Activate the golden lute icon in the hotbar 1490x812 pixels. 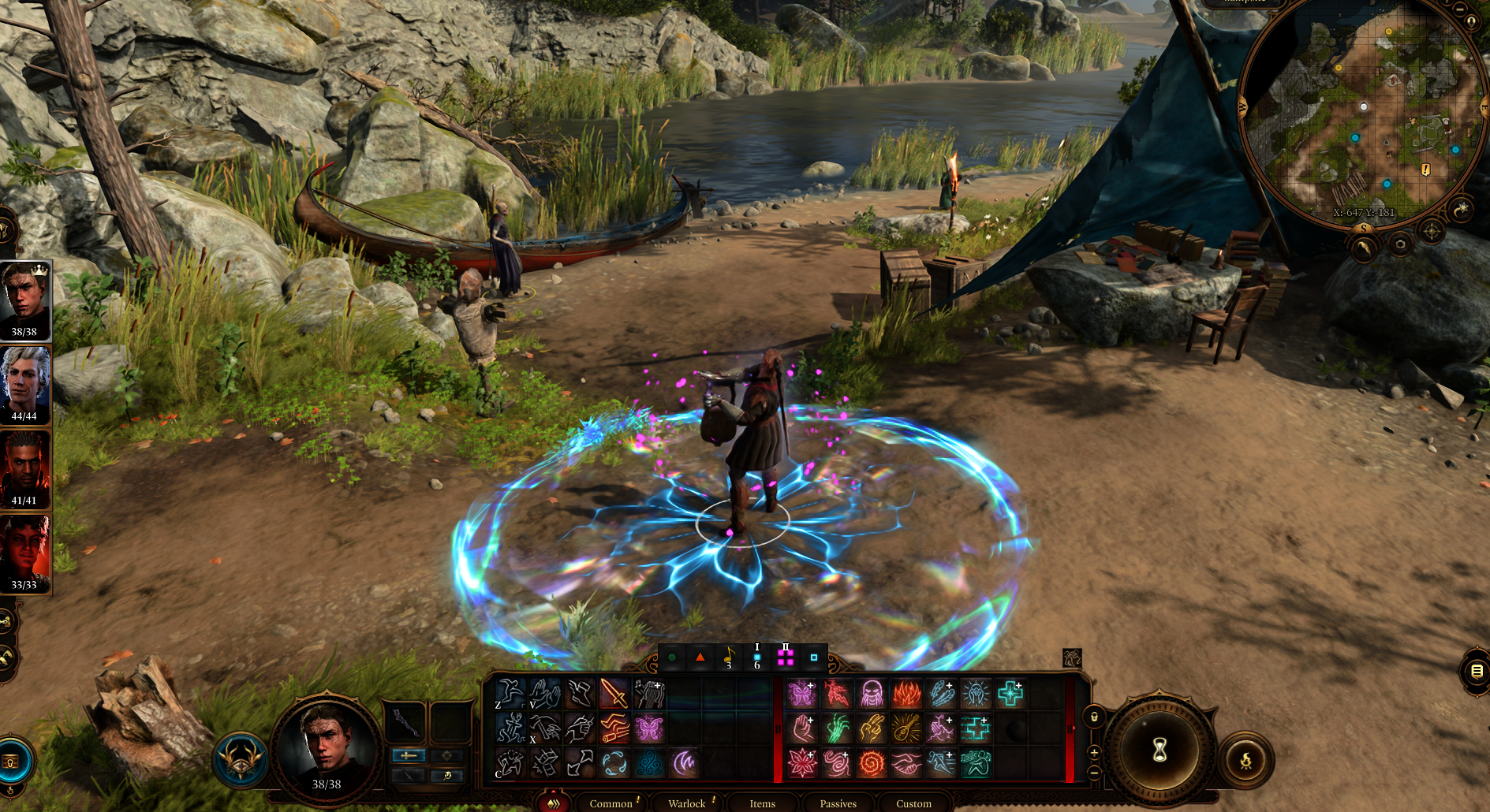click(906, 729)
